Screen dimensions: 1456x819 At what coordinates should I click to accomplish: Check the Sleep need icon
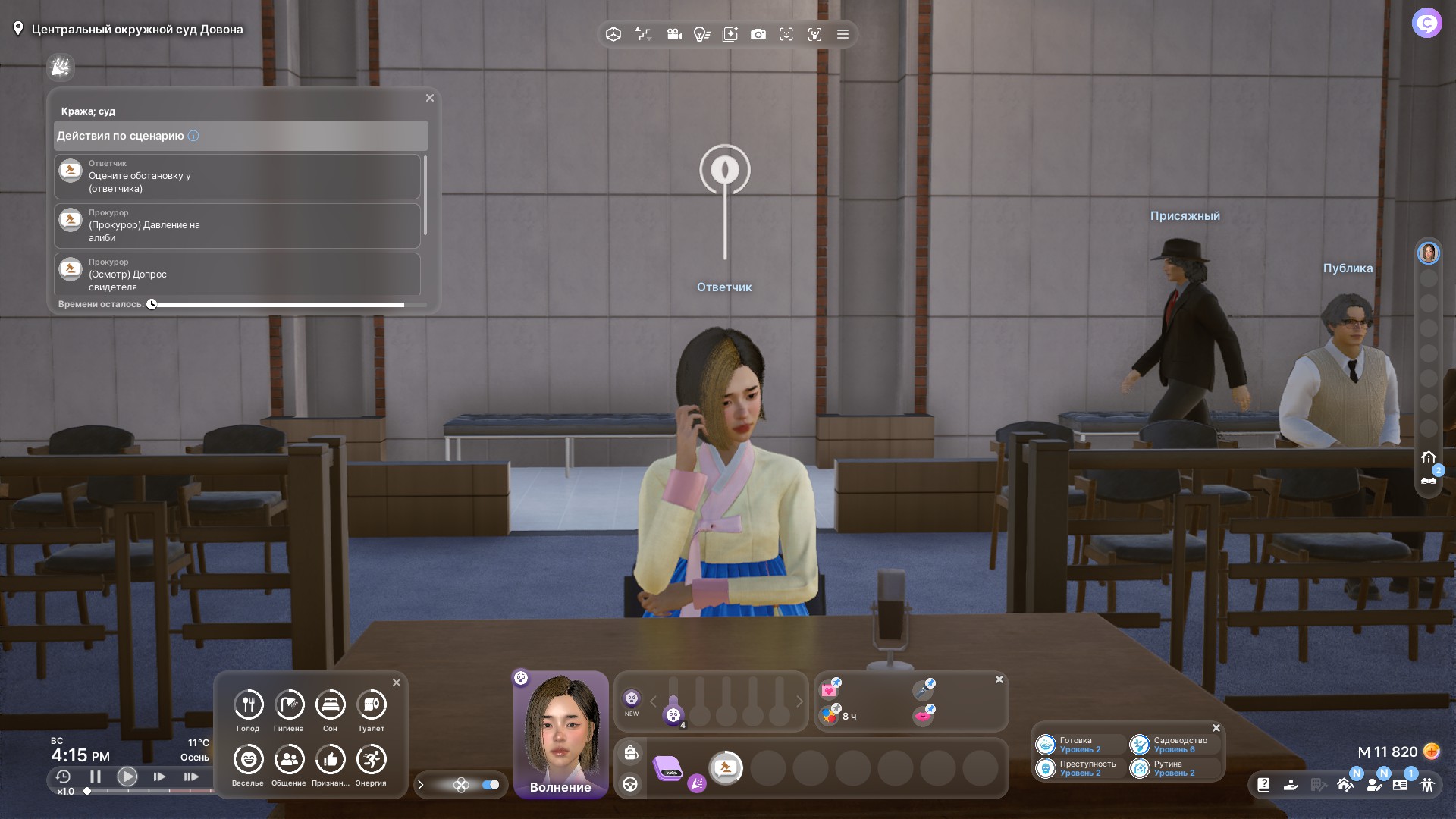point(330,705)
